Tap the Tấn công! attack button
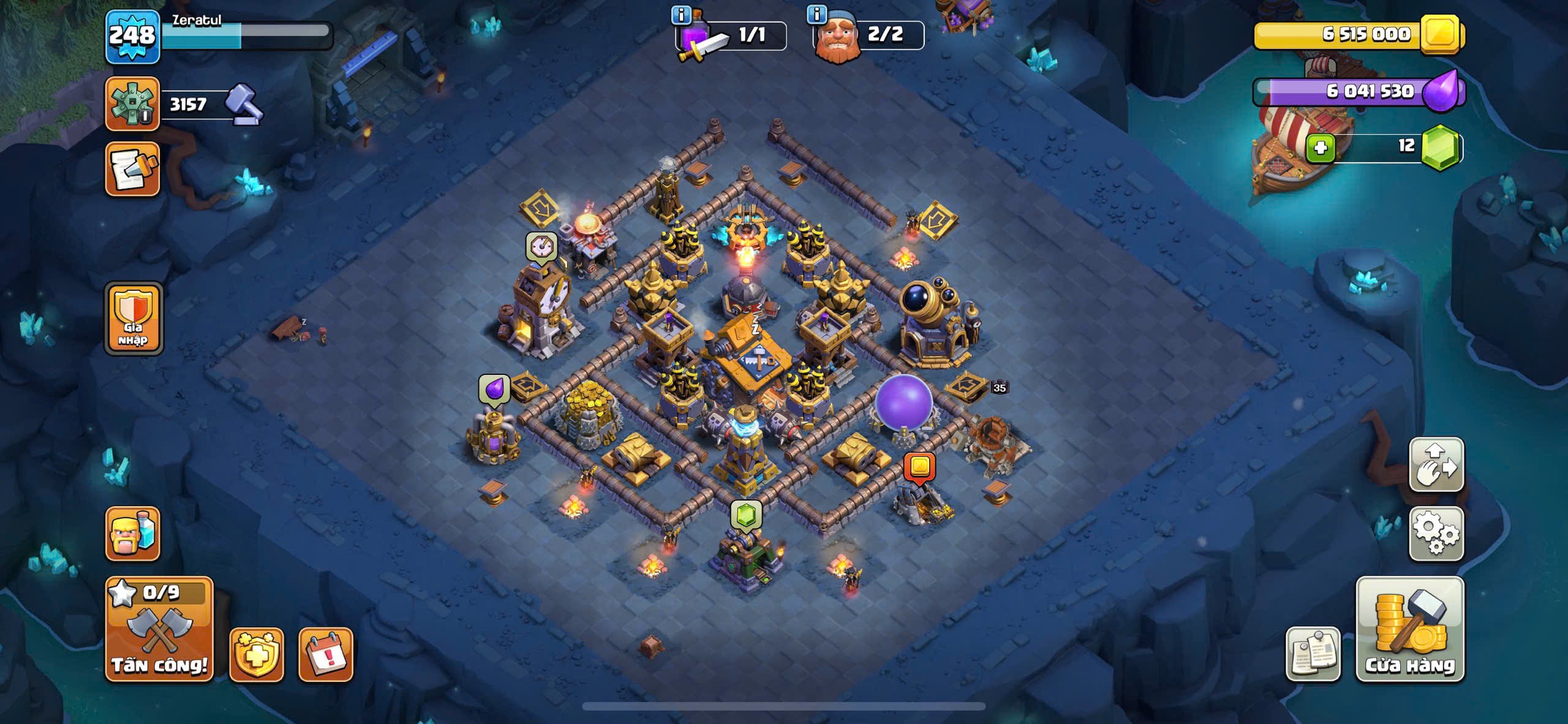This screenshot has height=724, width=1568. click(x=159, y=629)
